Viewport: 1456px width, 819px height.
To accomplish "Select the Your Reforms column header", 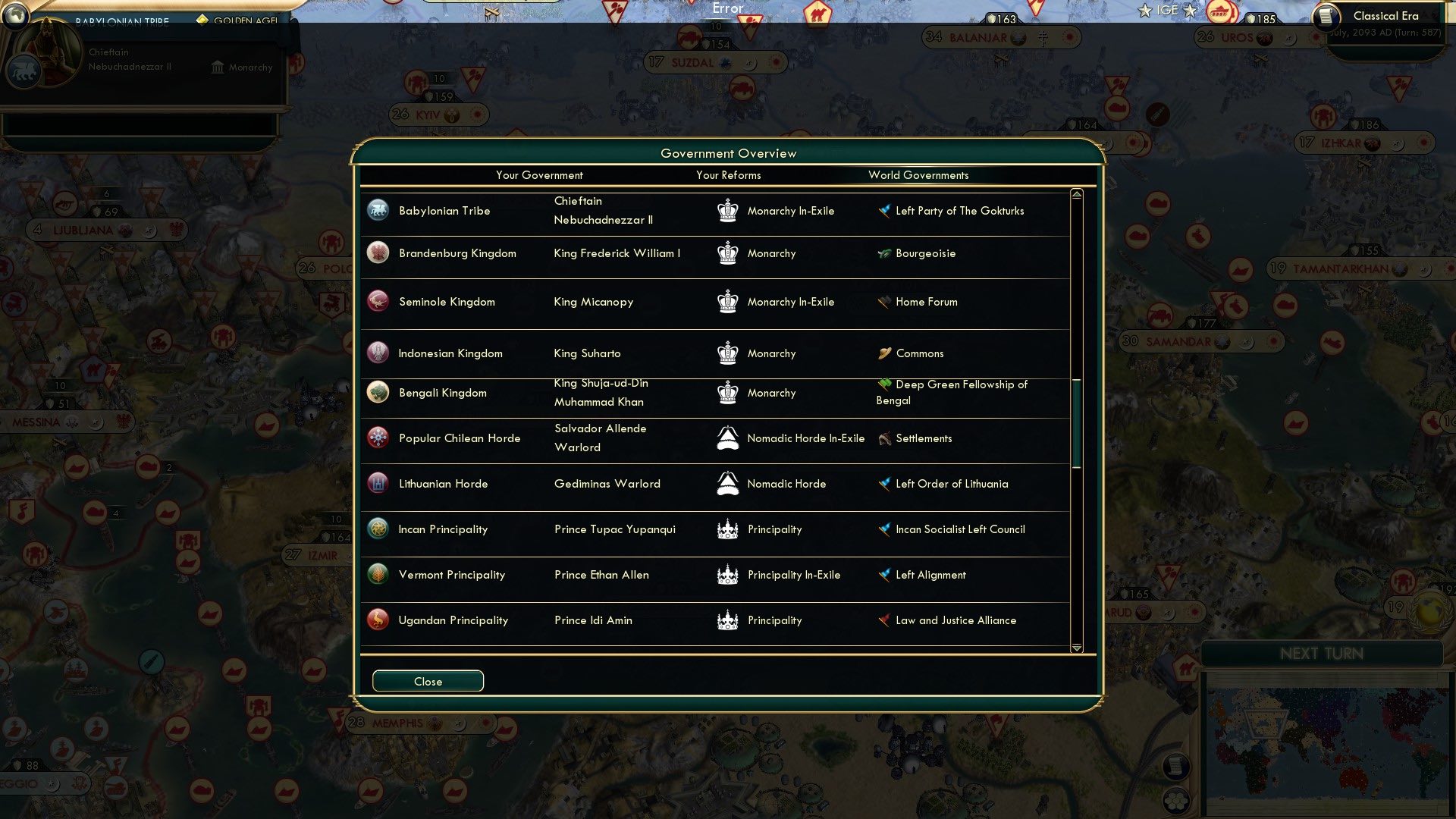I will click(x=729, y=175).
